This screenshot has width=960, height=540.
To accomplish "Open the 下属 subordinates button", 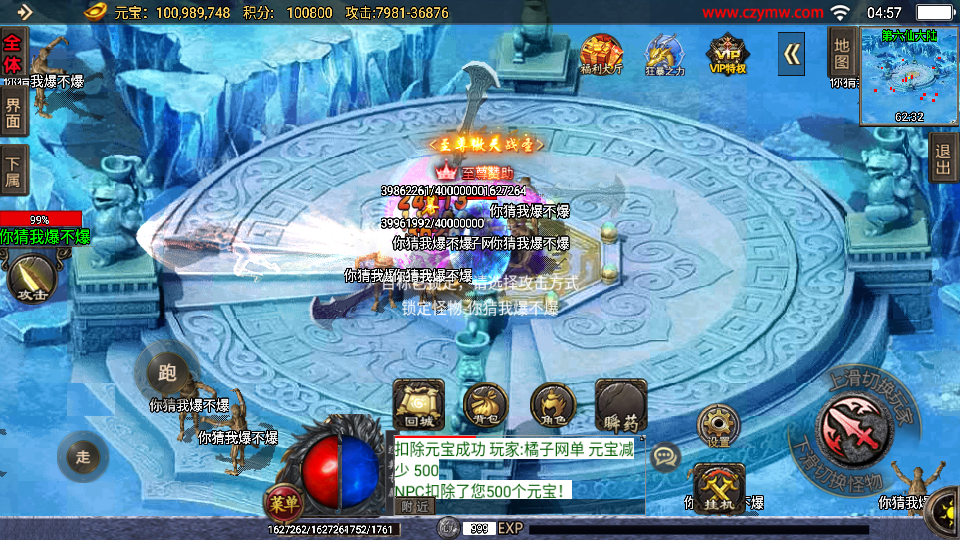I will [13, 170].
